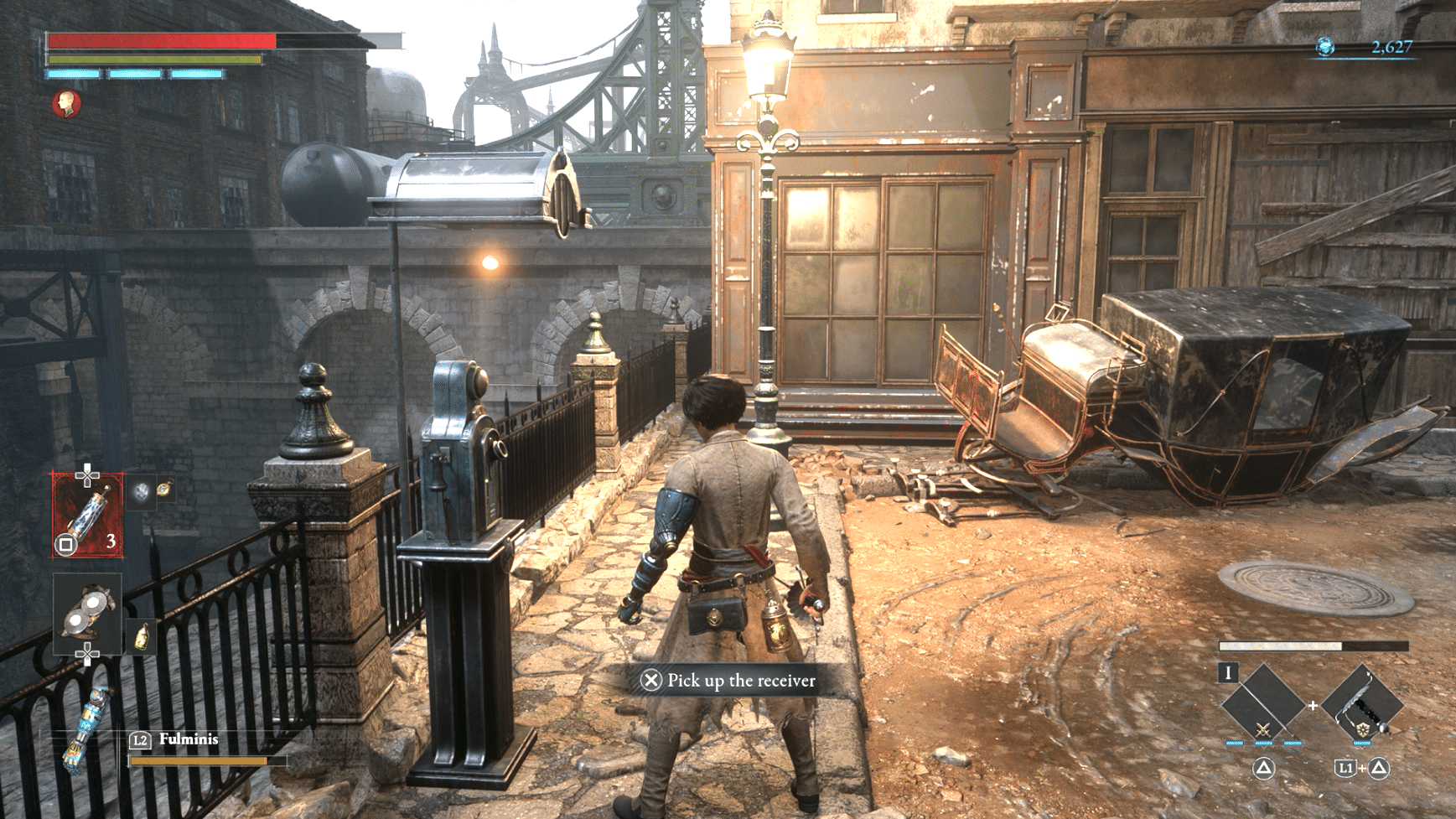Viewport: 1456px width, 819px height.
Task: Select the Pick up the receiver prompt
Action: pyautogui.click(x=728, y=681)
